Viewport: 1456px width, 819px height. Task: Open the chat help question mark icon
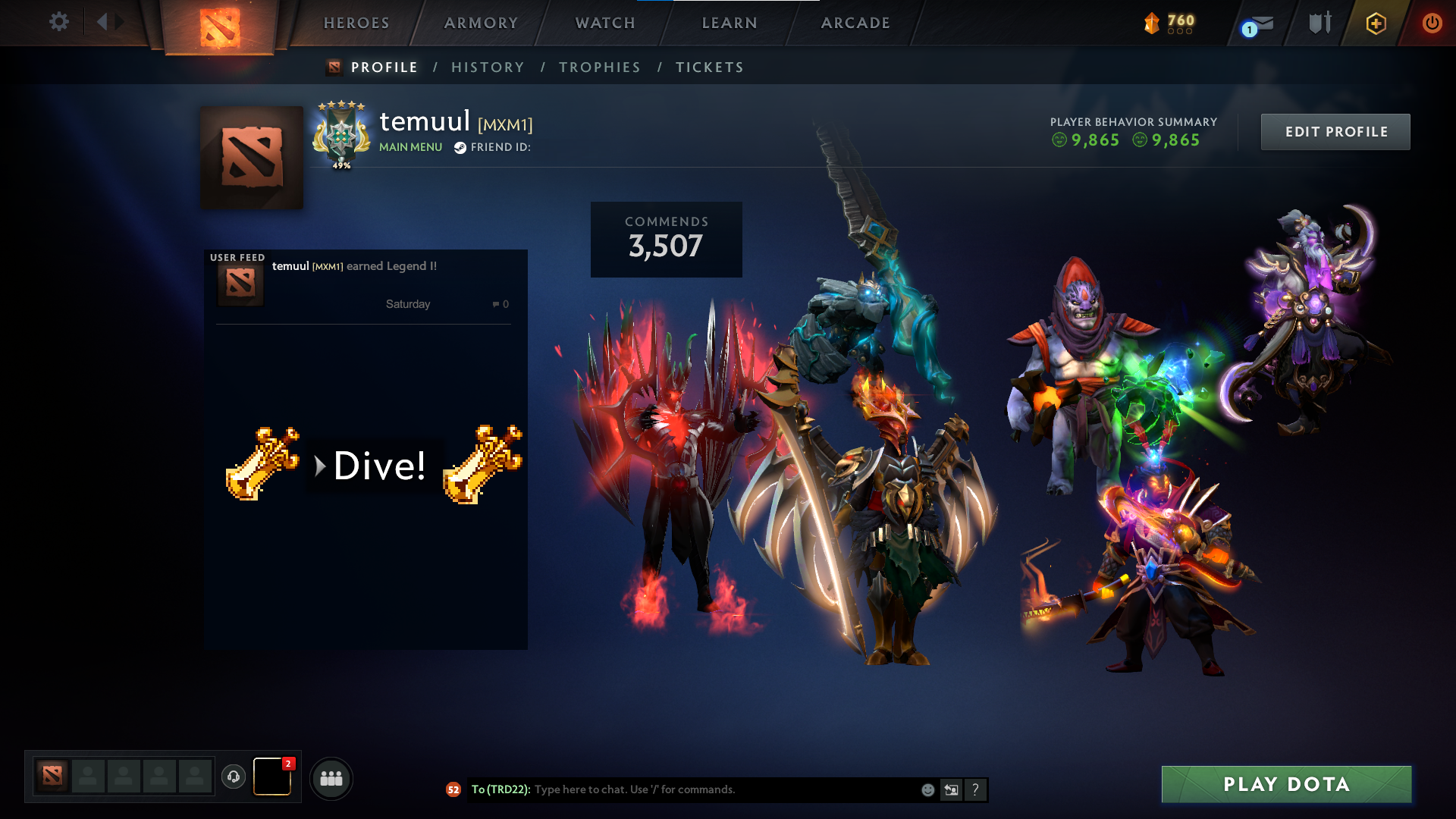coord(975,789)
